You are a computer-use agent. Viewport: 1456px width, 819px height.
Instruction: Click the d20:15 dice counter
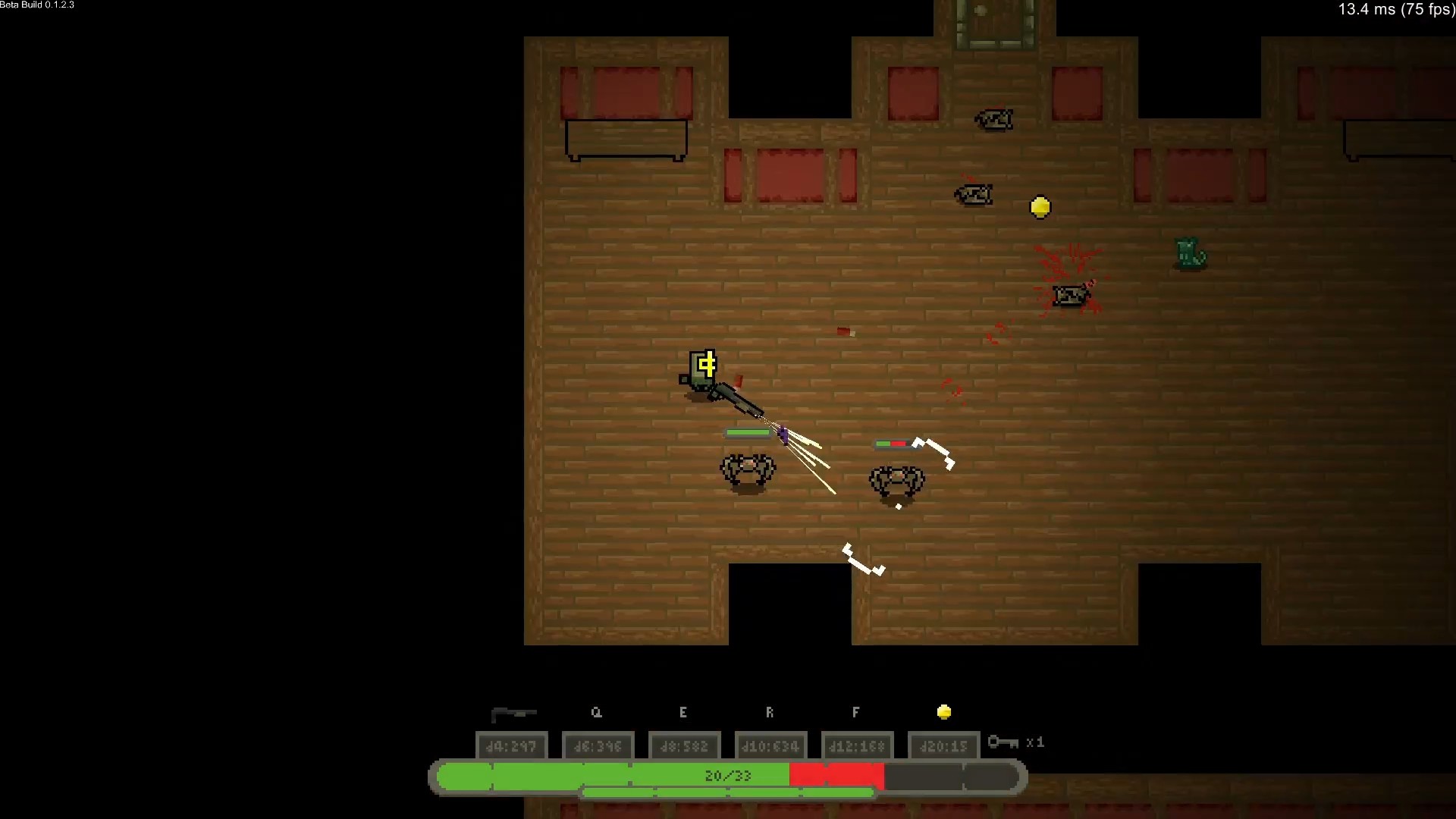click(x=943, y=746)
